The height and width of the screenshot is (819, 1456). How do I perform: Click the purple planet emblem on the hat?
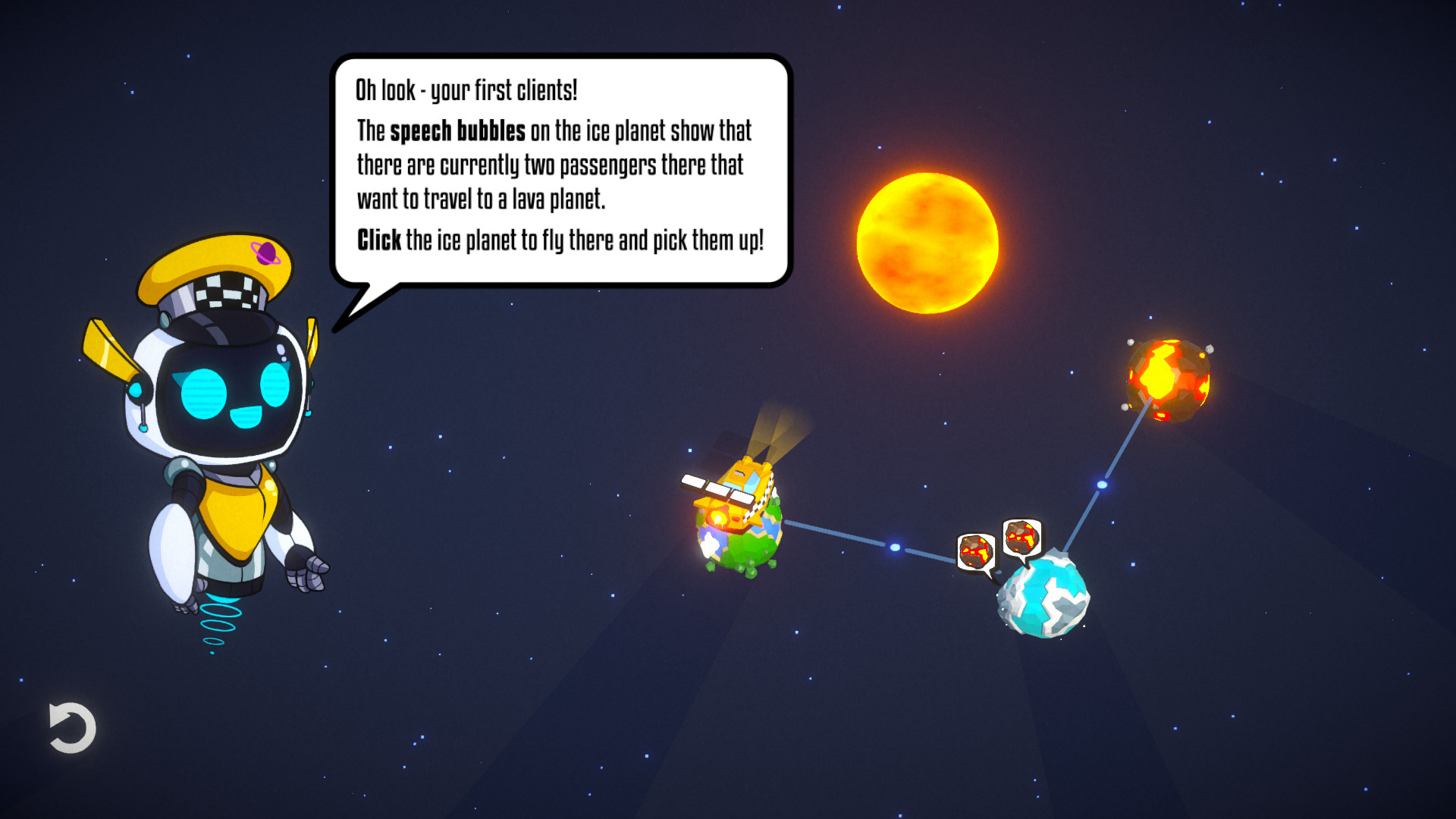point(265,253)
